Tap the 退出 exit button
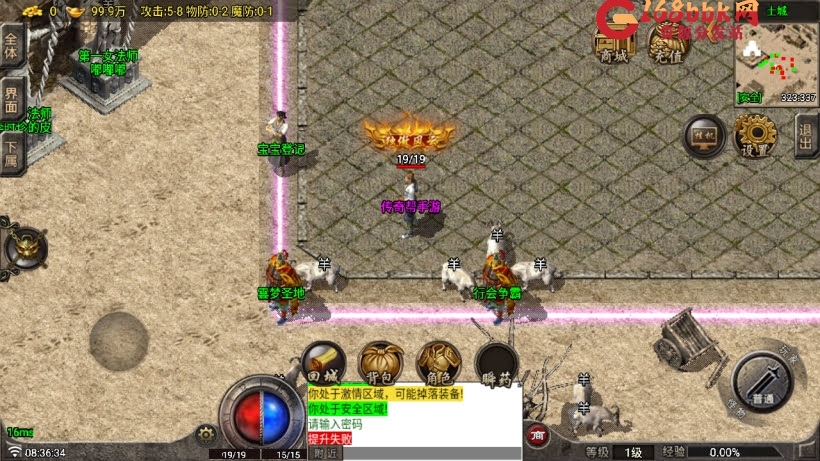Screen dimensions: 820x461 pyautogui.click(x=806, y=136)
